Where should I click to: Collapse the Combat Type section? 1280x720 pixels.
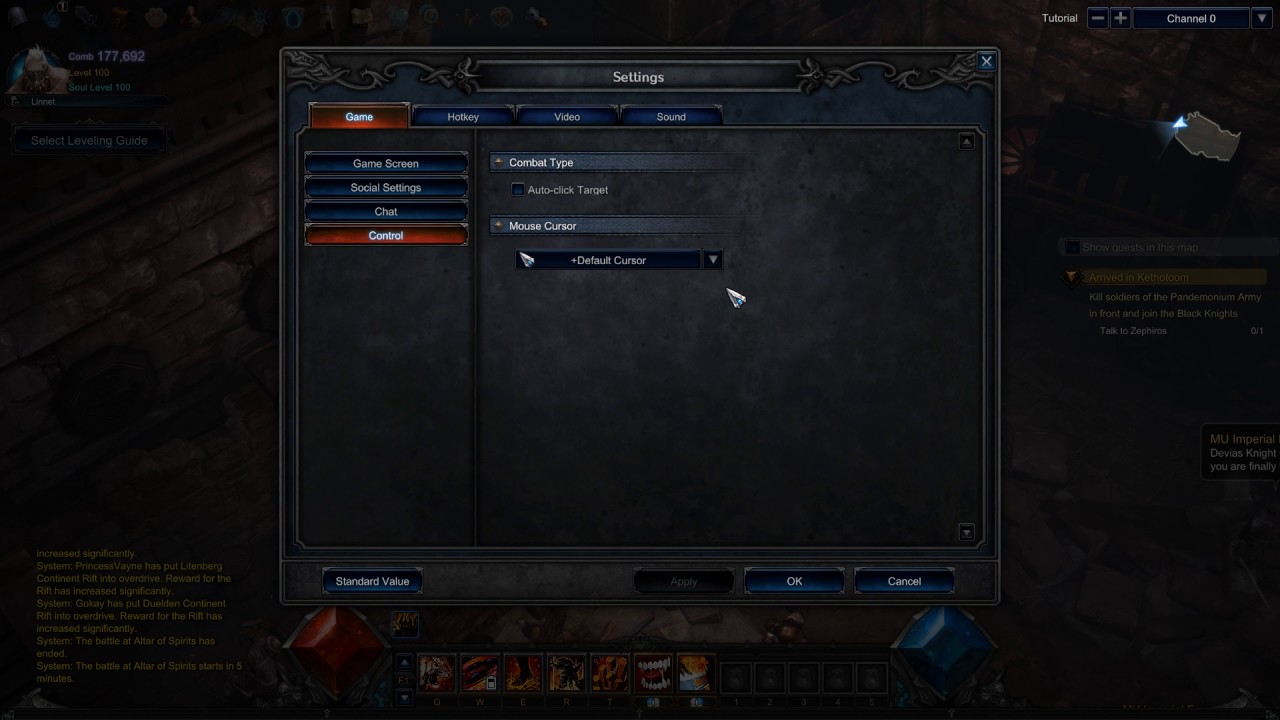point(497,162)
